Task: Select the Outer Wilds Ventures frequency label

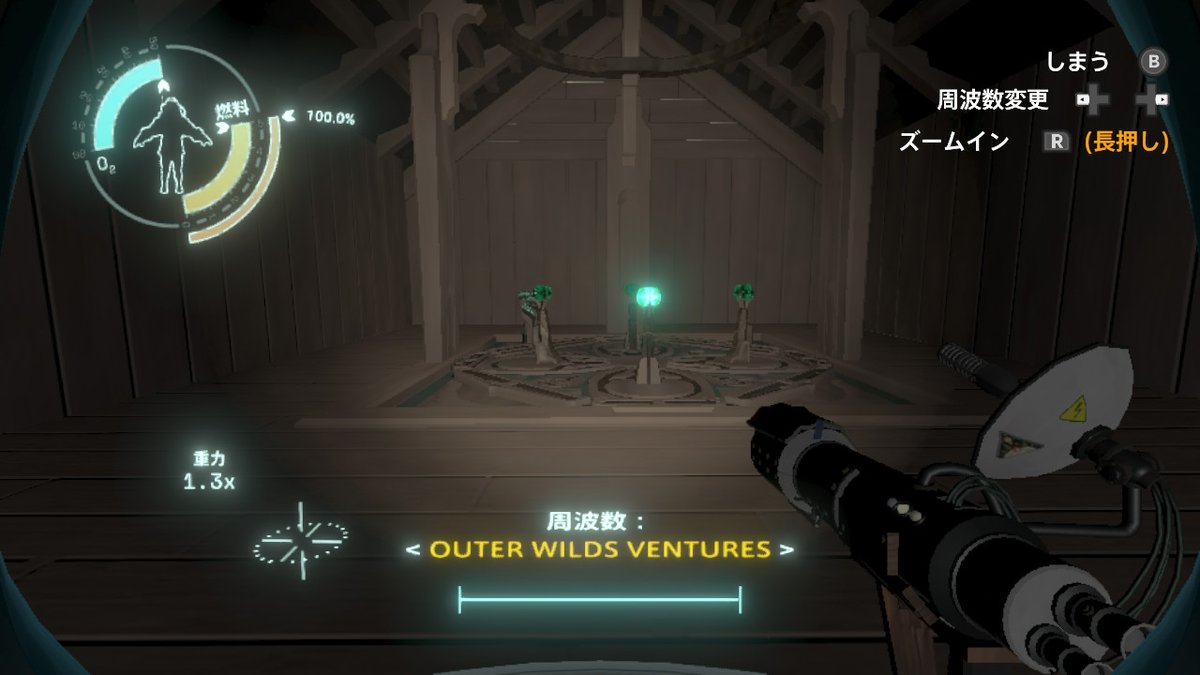Action: pyautogui.click(x=600, y=549)
